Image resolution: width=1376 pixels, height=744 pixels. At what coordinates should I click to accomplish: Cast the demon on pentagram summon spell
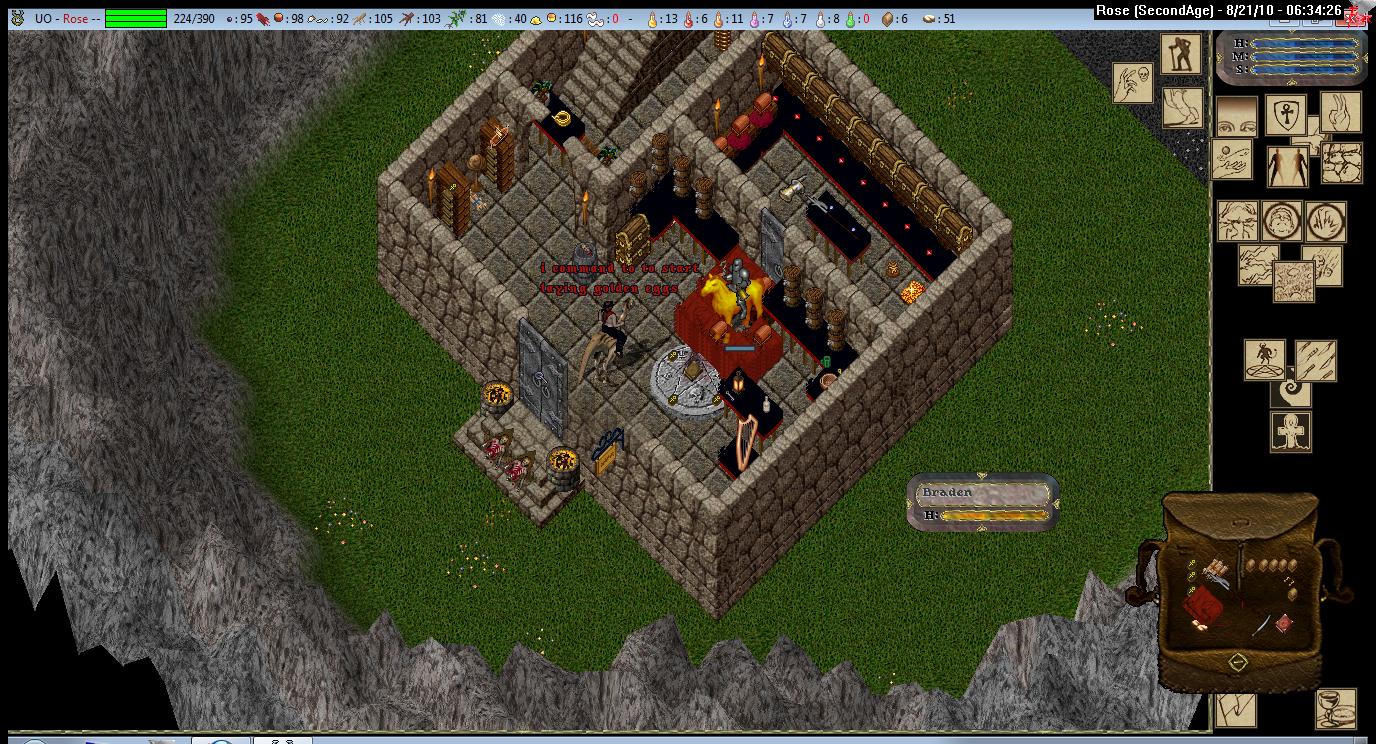coord(1264,360)
